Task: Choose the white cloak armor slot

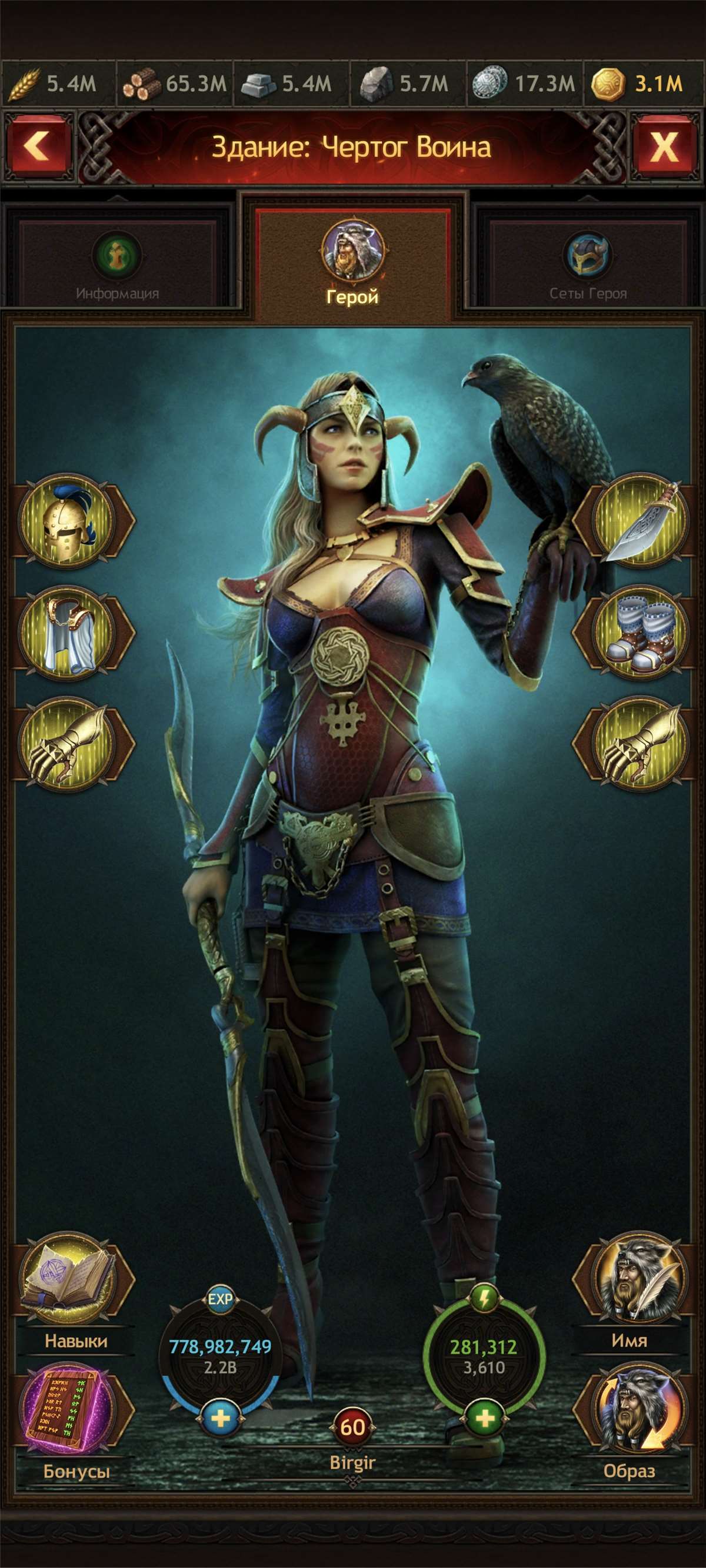Action: 68,634
